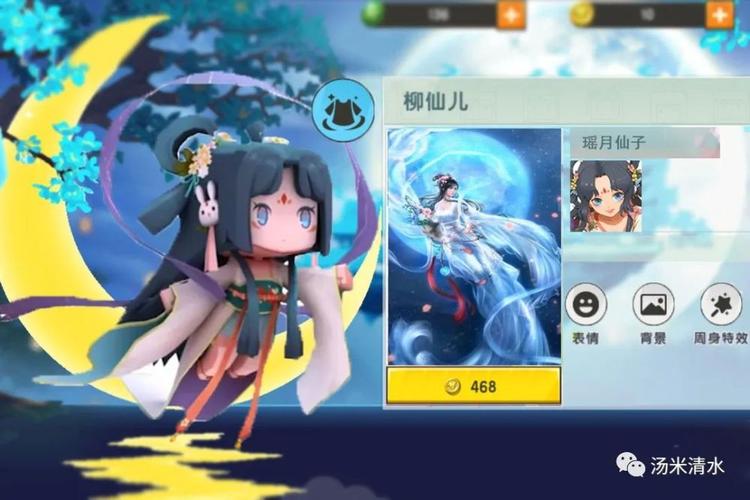Add more gold coins with plus button
This screenshot has width=750, height=500.
pyautogui.click(x=720, y=14)
